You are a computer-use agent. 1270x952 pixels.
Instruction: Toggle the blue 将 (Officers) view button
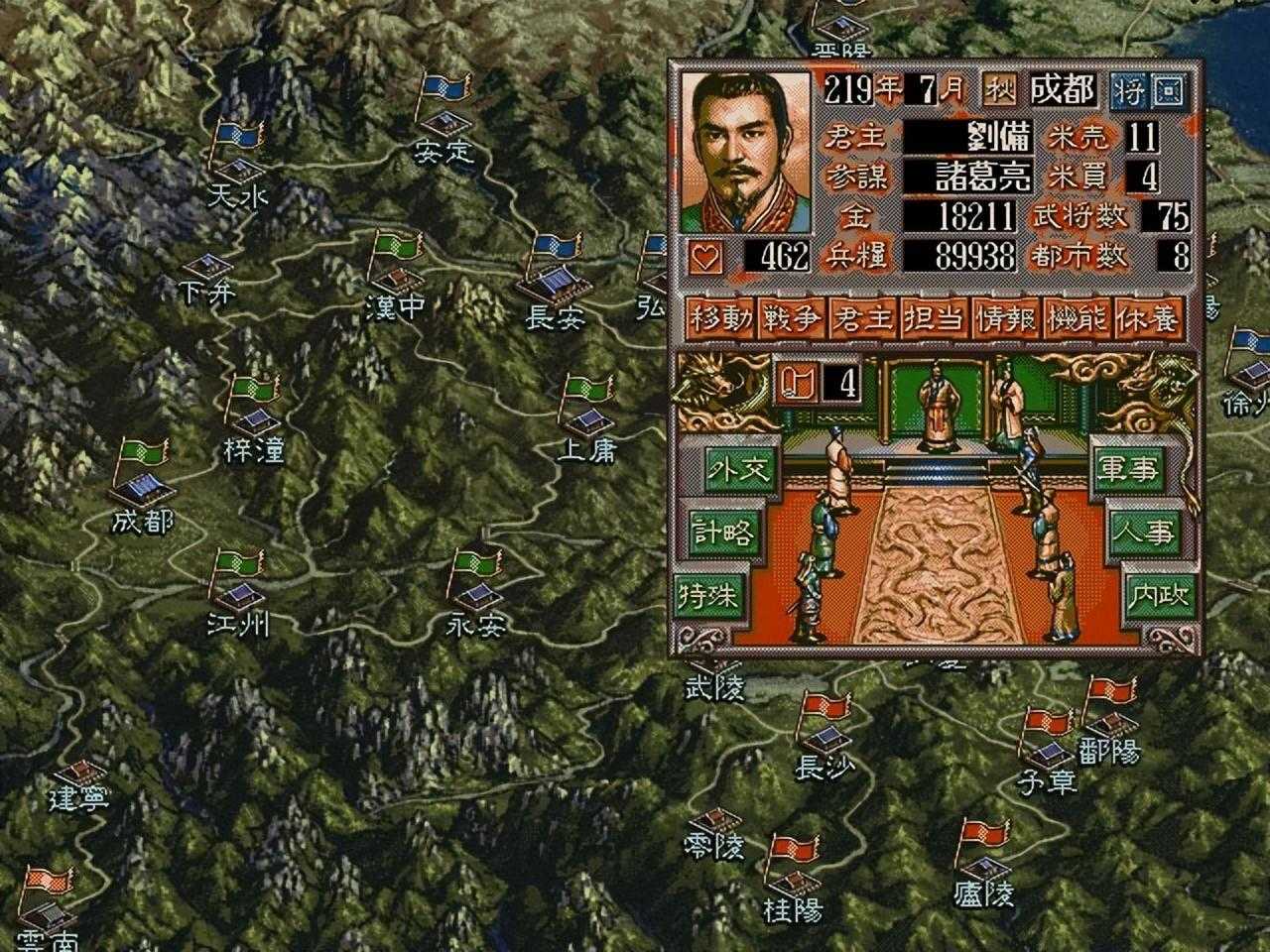(x=1128, y=91)
